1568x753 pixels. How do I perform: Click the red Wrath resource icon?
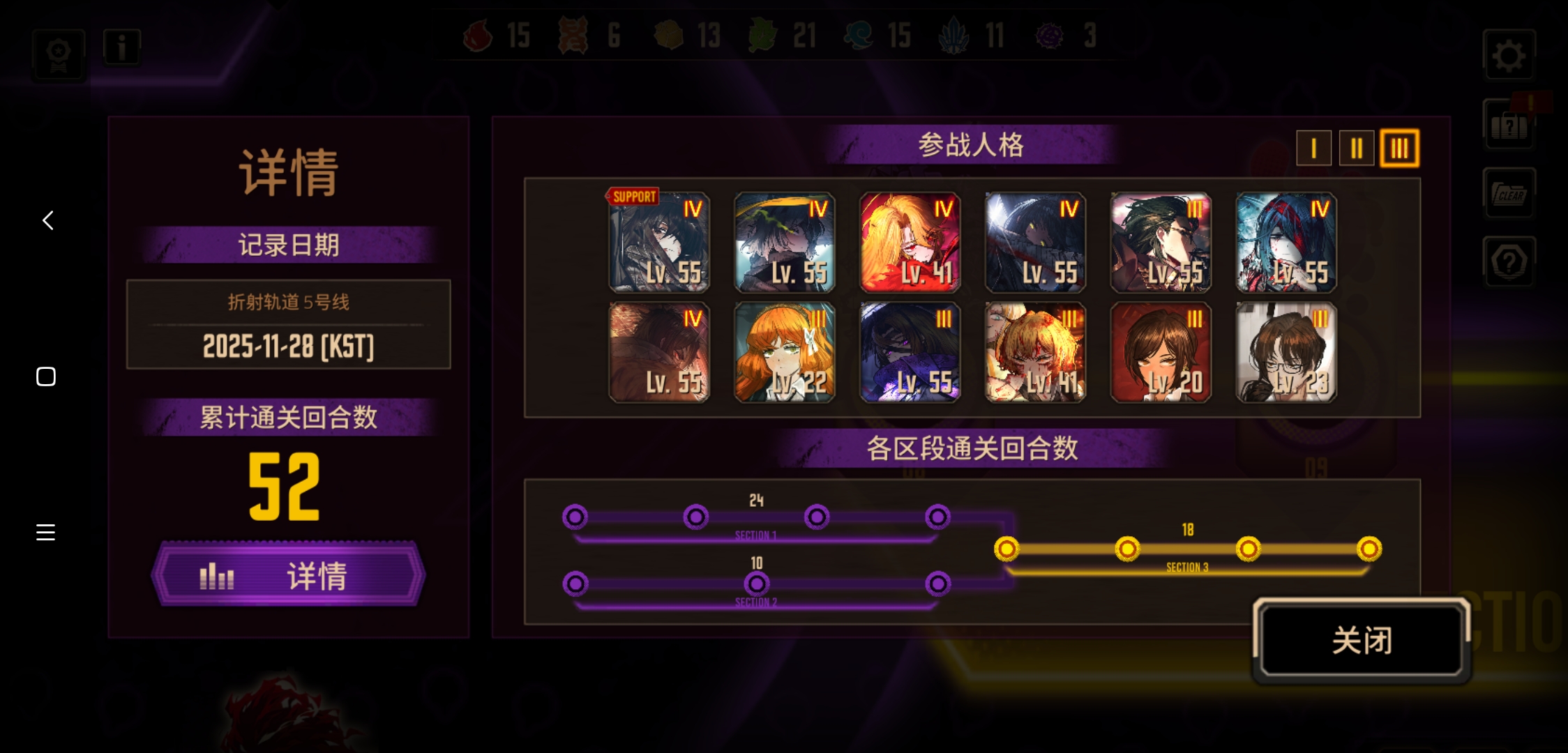coord(478,36)
